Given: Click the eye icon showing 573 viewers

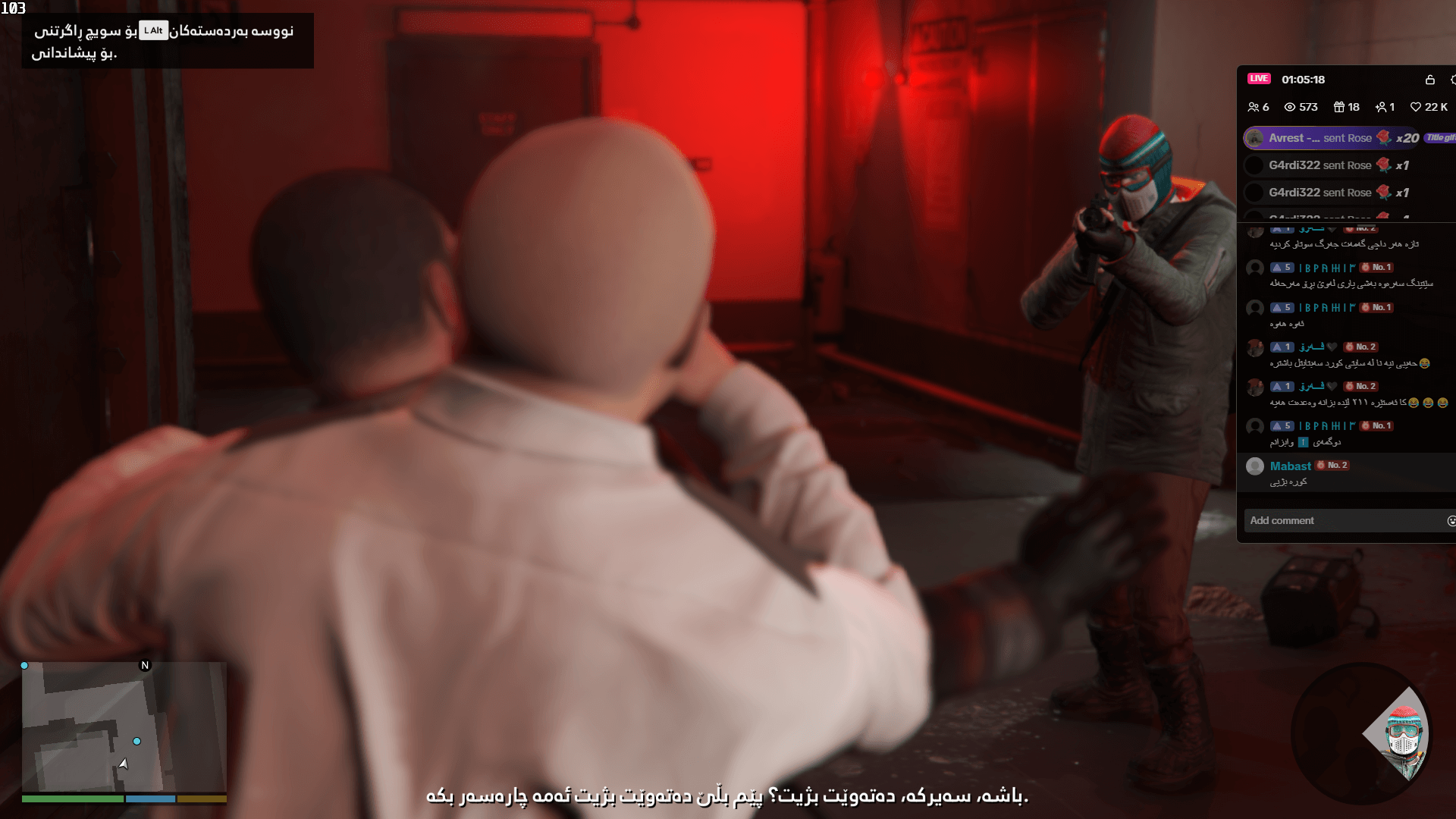Looking at the screenshot, I should point(1291,107).
